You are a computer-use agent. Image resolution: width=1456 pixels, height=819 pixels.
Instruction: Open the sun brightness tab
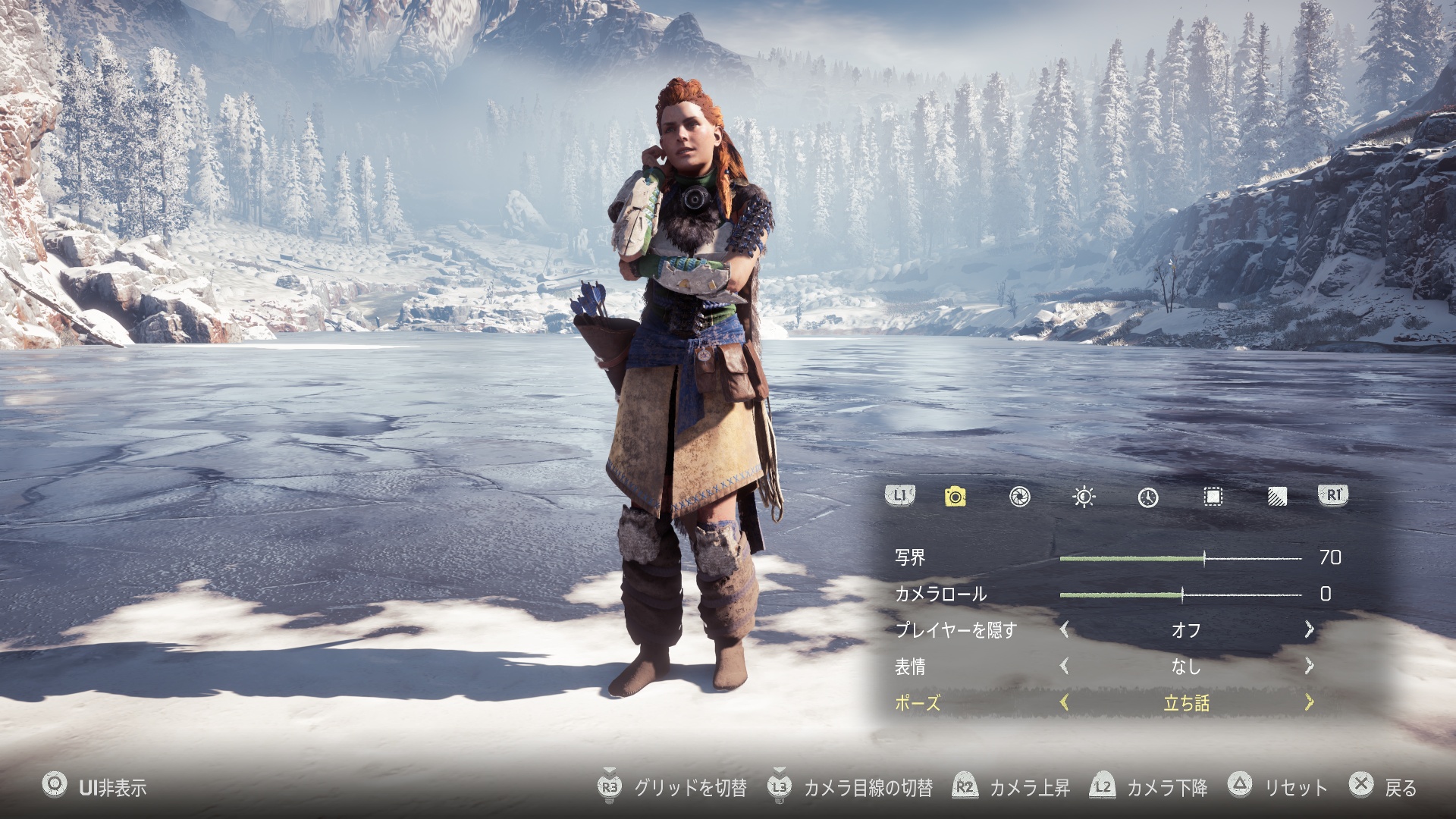pos(1084,497)
